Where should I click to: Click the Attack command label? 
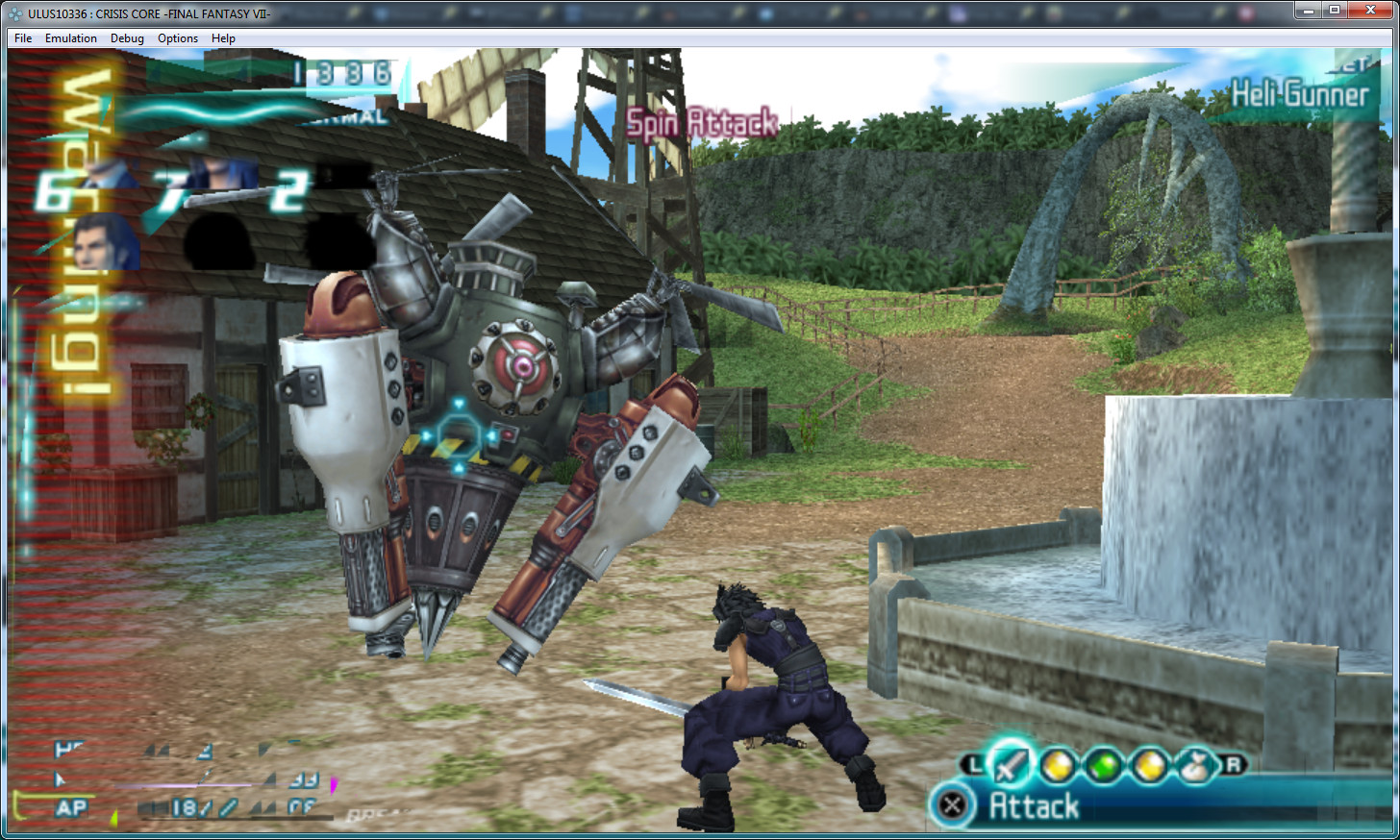[x=1034, y=806]
